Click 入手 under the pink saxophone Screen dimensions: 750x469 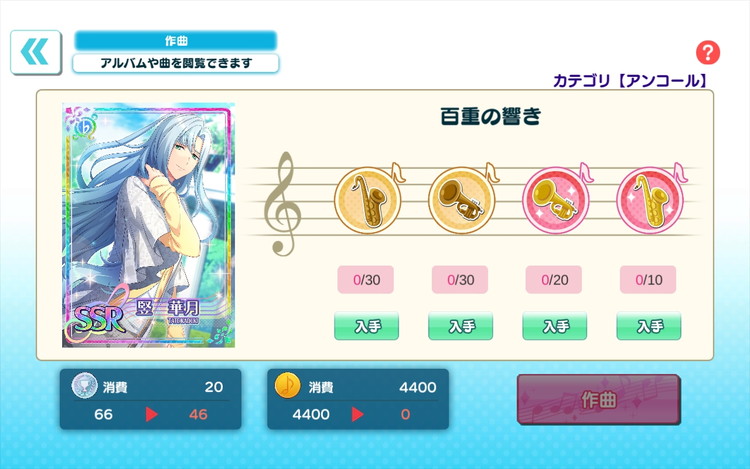point(648,326)
